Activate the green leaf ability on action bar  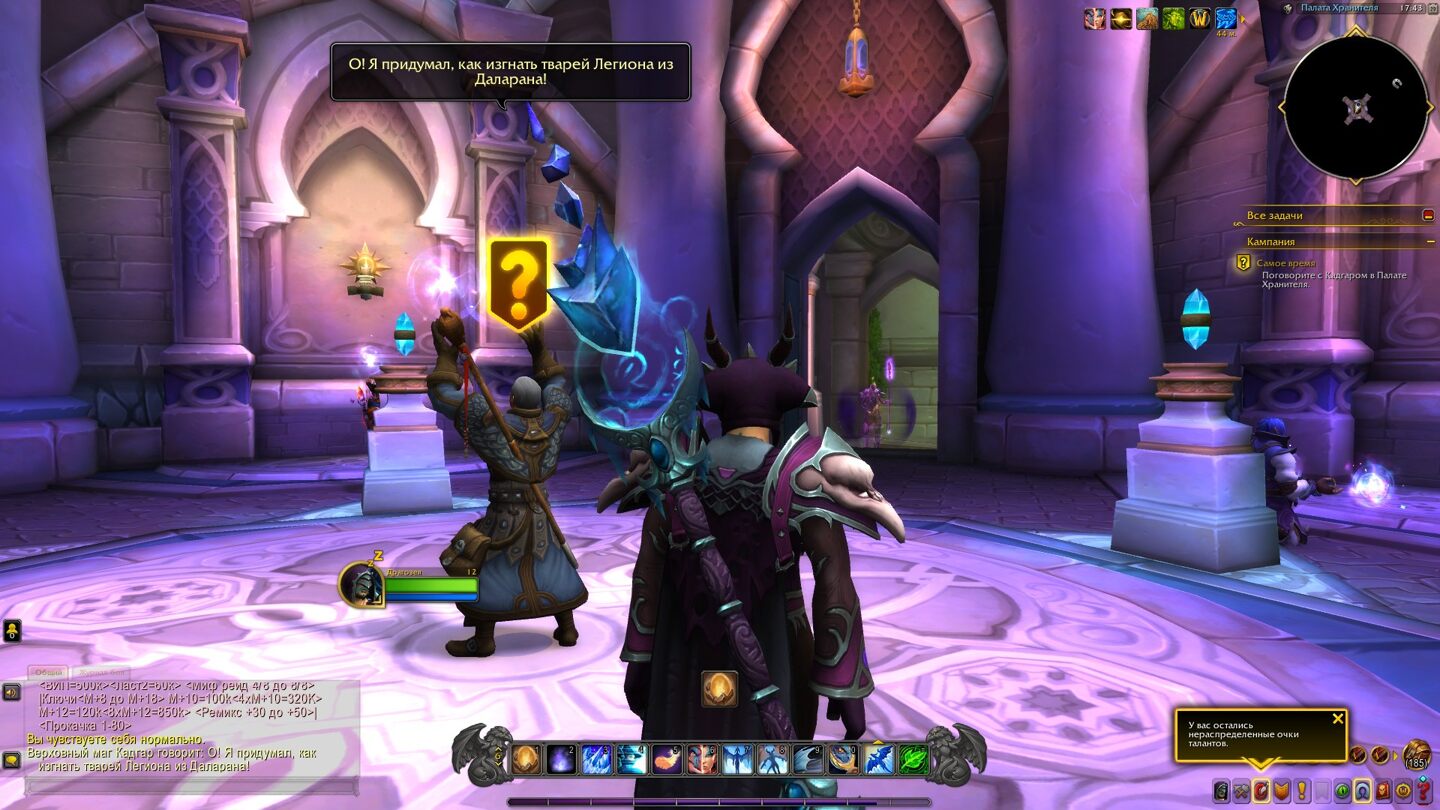pyautogui.click(x=912, y=760)
